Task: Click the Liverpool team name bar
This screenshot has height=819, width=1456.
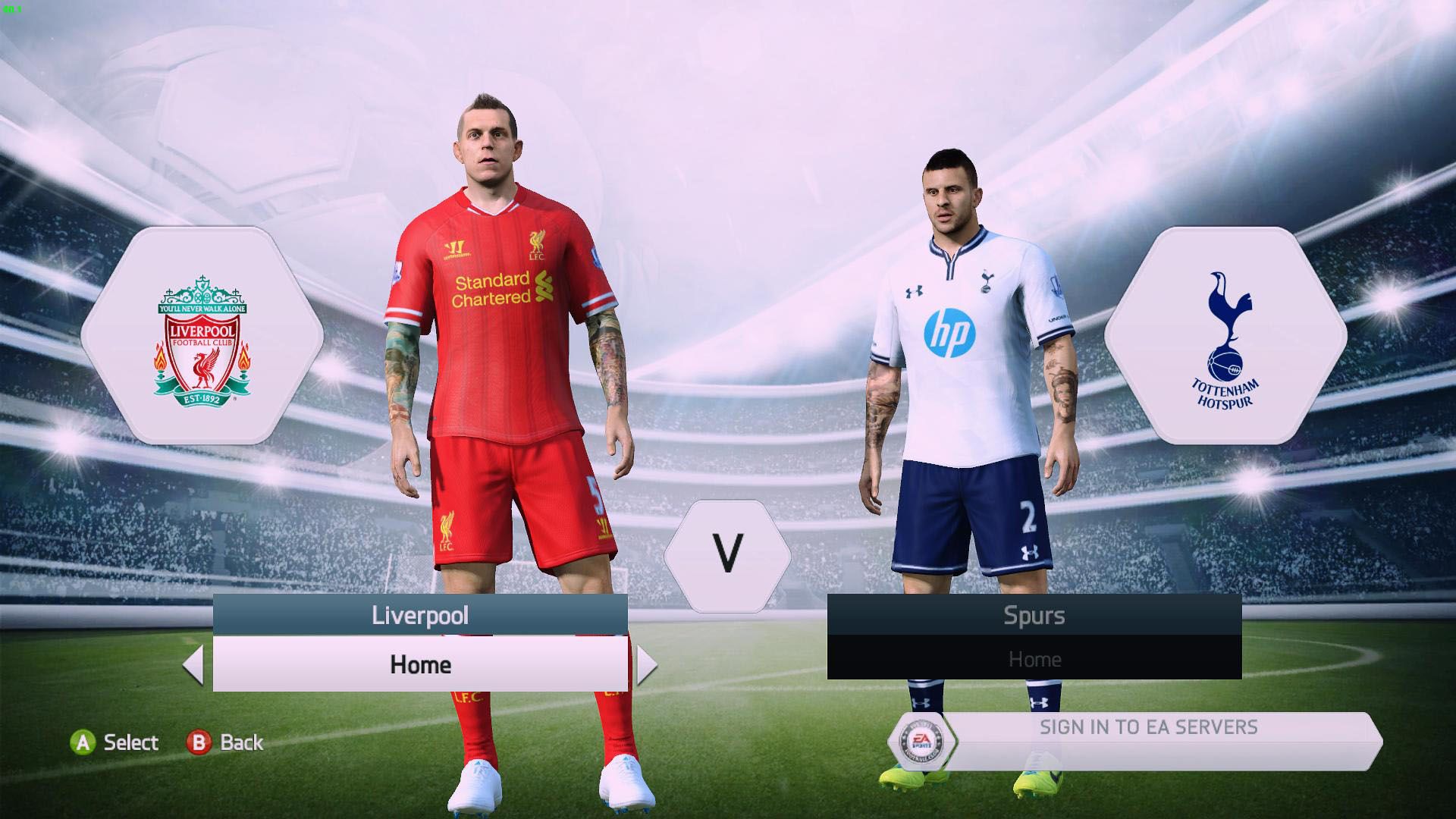Action: pos(420,616)
